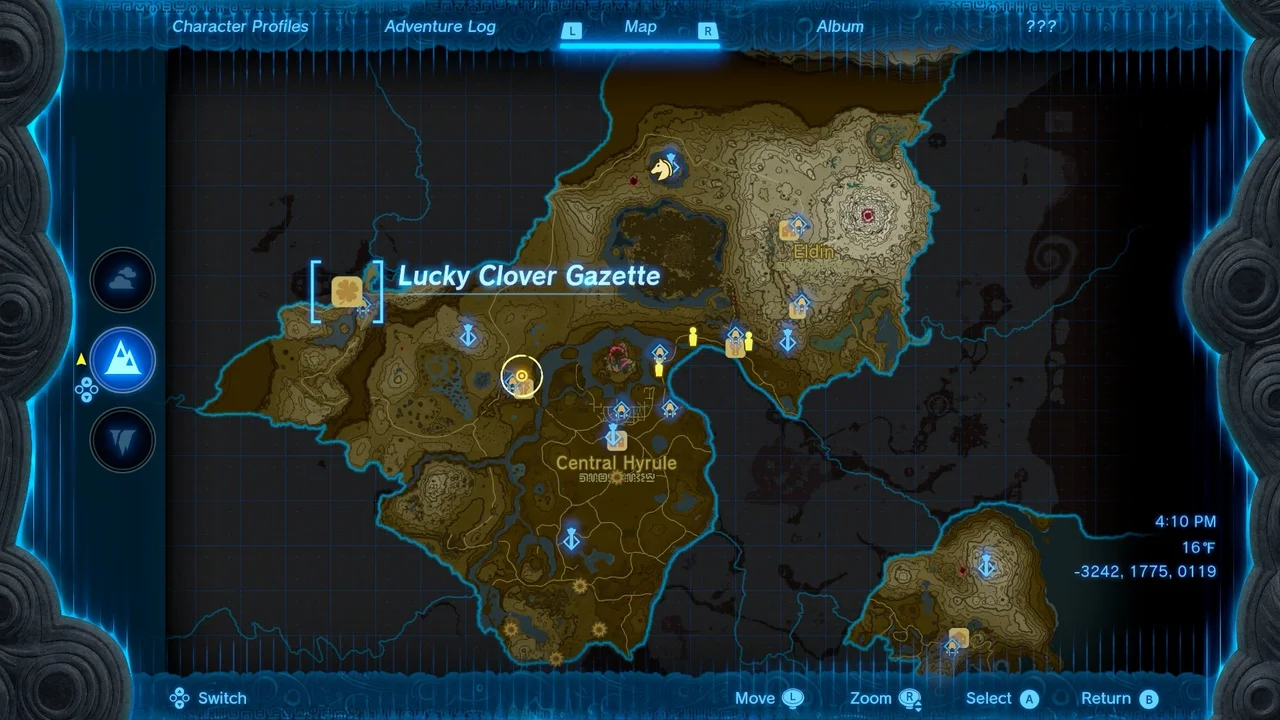Viewport: 1280px width, 720px height.
Task: Click the yellow map cursor circle on Hyrule Field
Action: click(x=521, y=377)
